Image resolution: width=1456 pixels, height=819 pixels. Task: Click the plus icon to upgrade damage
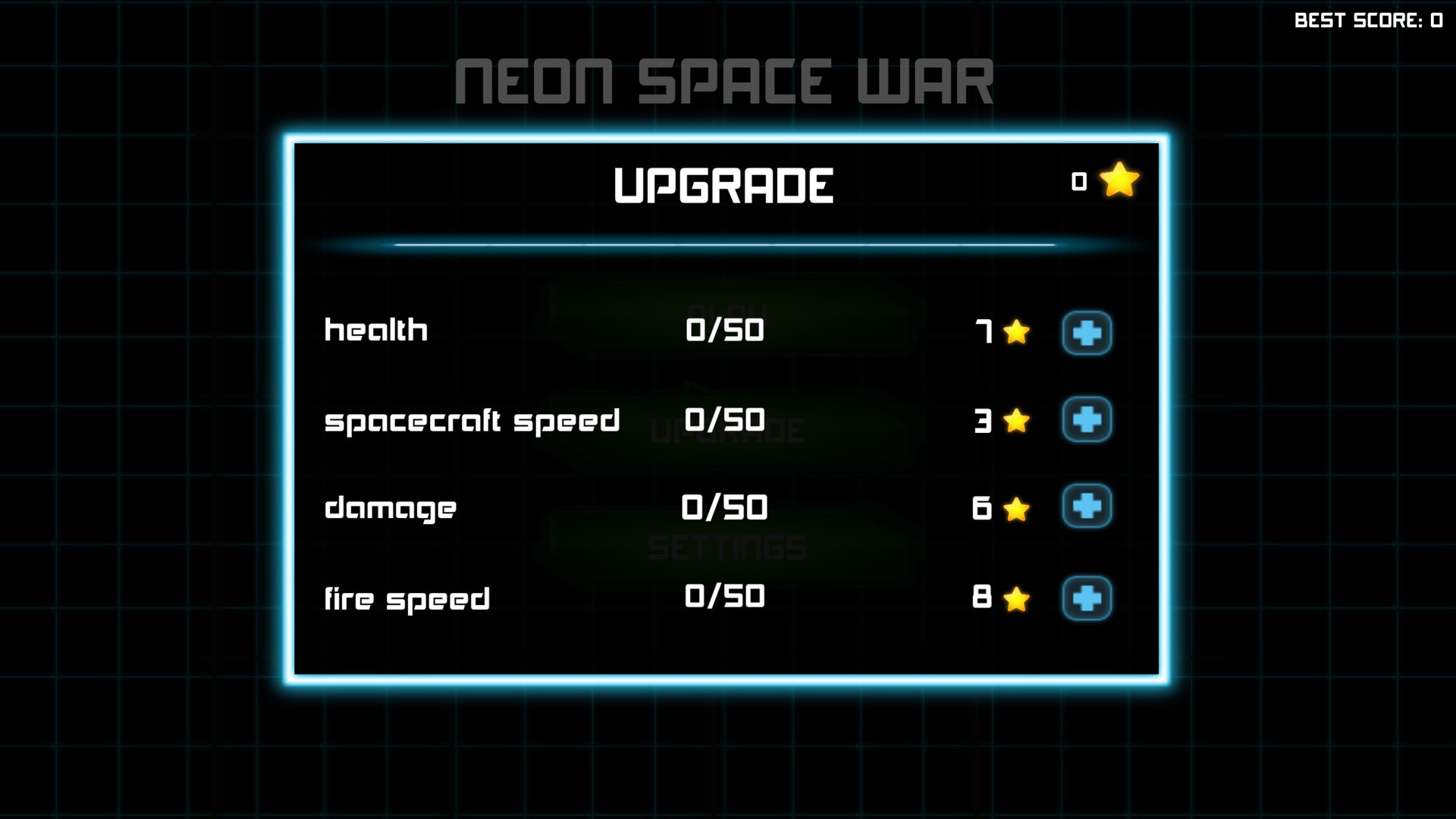point(1087,508)
